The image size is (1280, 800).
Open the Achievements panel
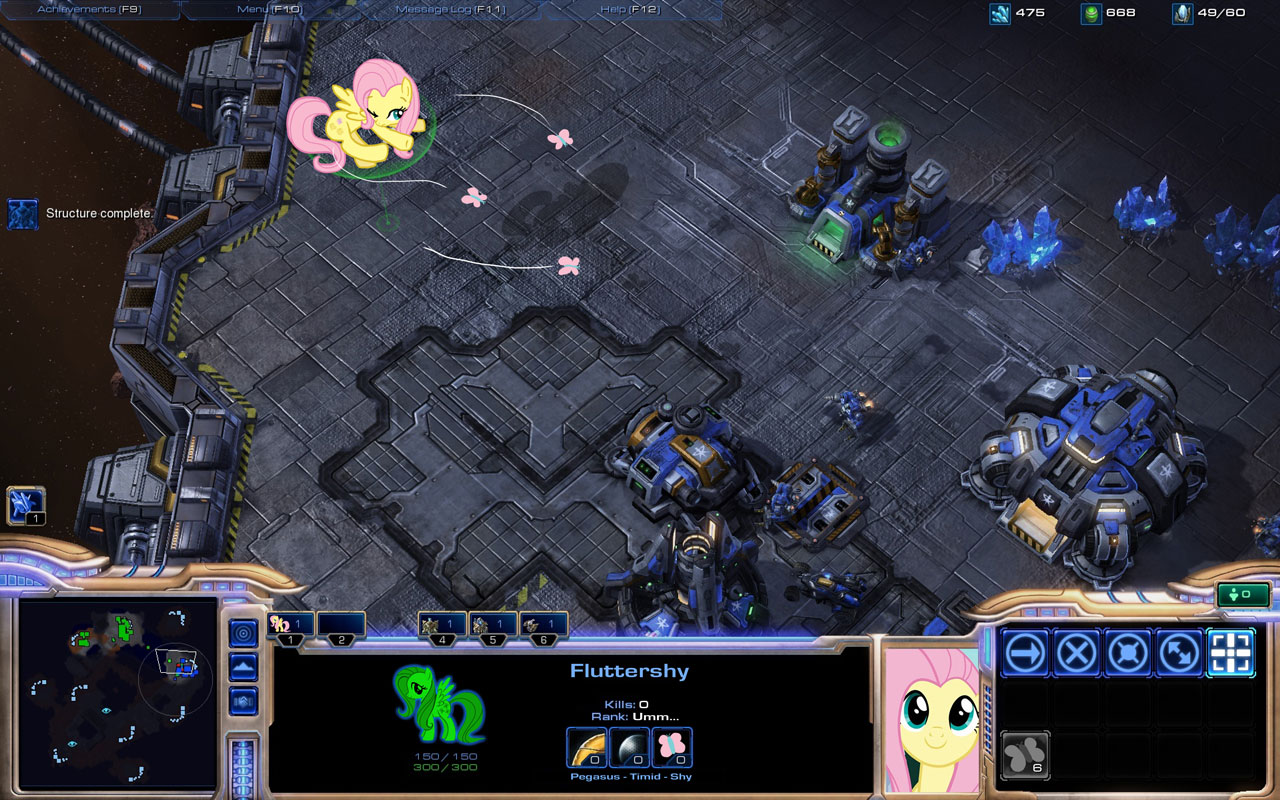(x=88, y=10)
